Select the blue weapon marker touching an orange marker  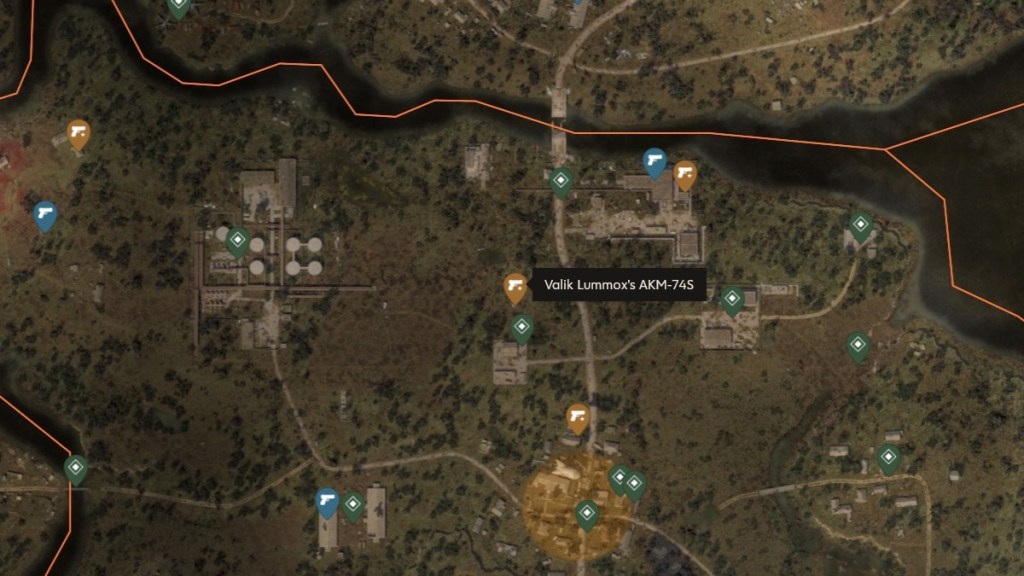pos(655,161)
